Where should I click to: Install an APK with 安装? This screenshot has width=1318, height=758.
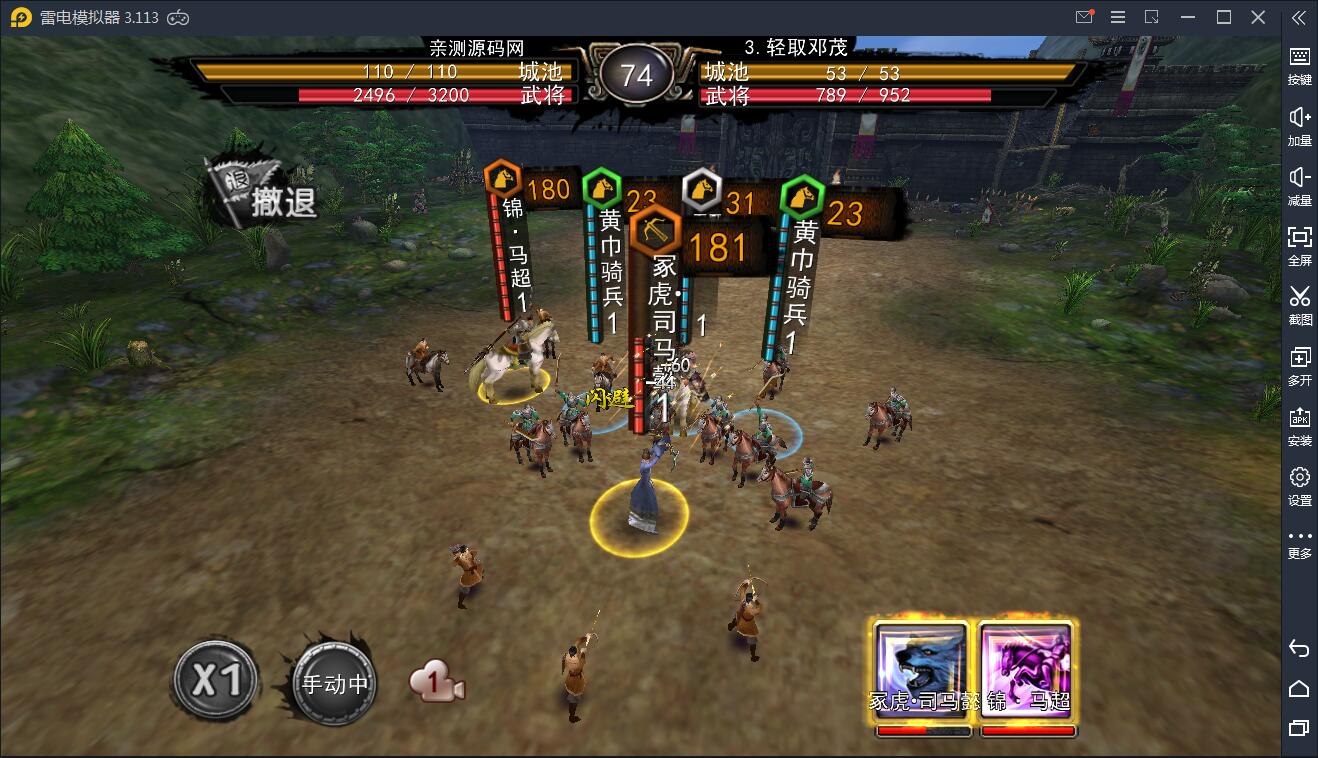pyautogui.click(x=1299, y=425)
